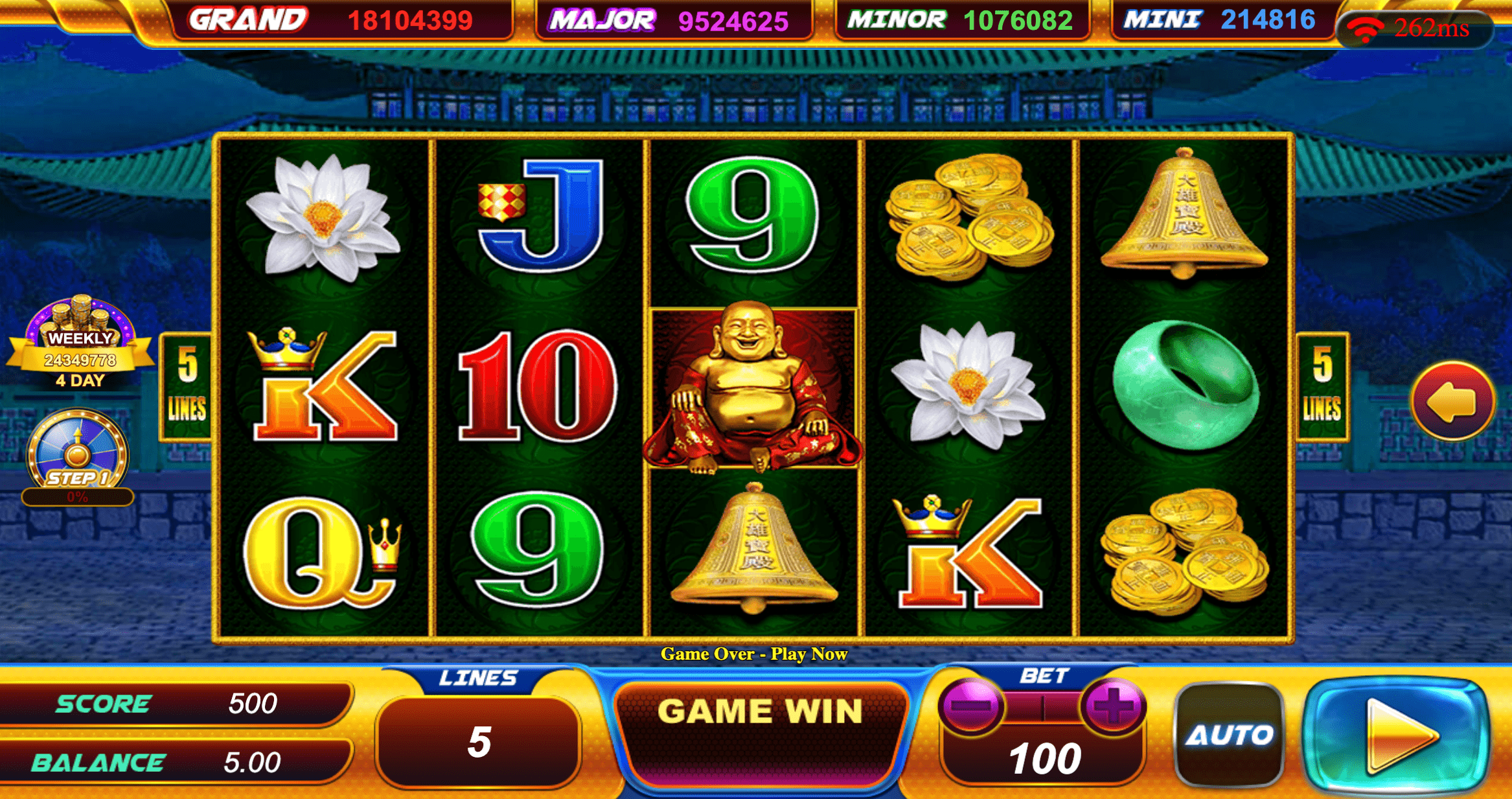The height and width of the screenshot is (799, 1512).
Task: Increase the bet with the plus button
Action: tap(1113, 706)
